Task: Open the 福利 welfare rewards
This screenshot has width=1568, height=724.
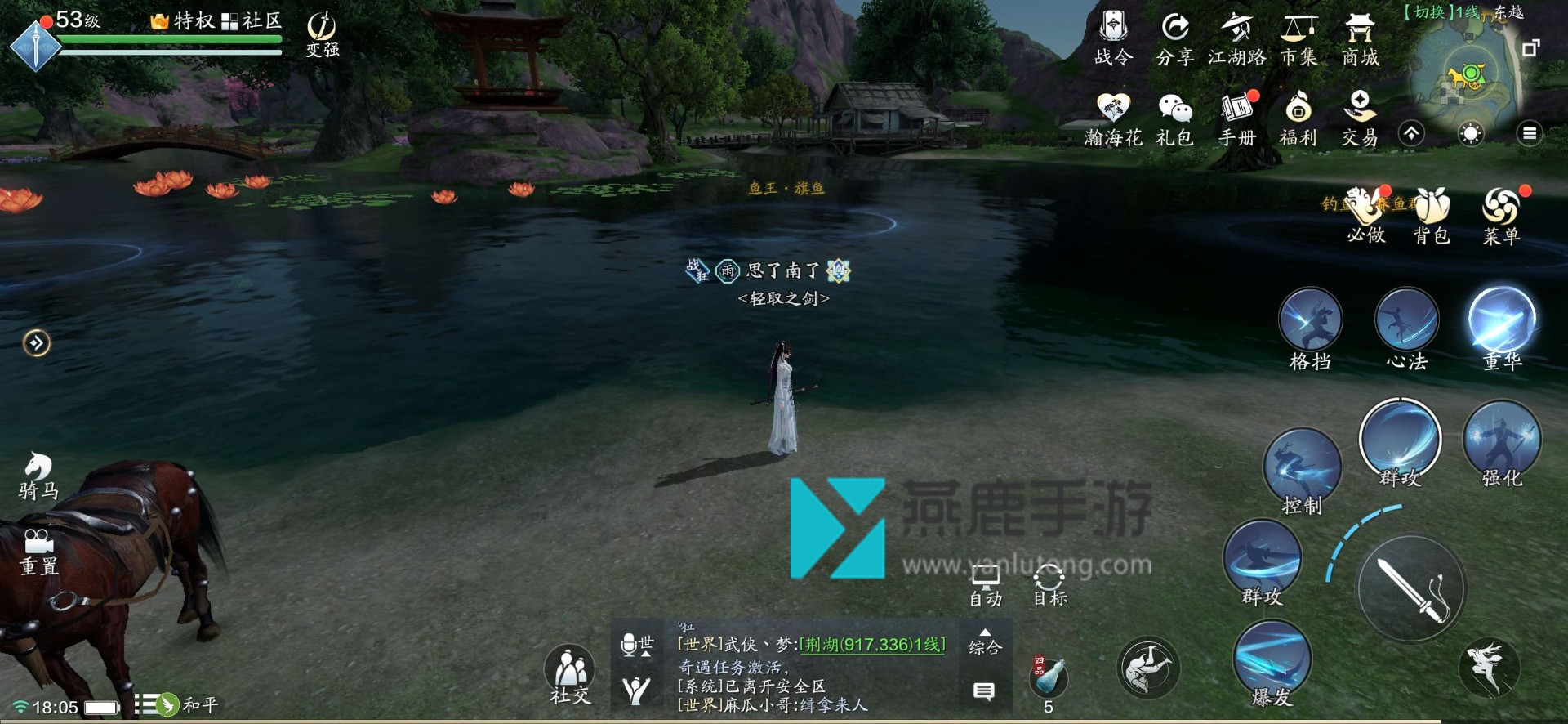Action: click(x=1298, y=118)
